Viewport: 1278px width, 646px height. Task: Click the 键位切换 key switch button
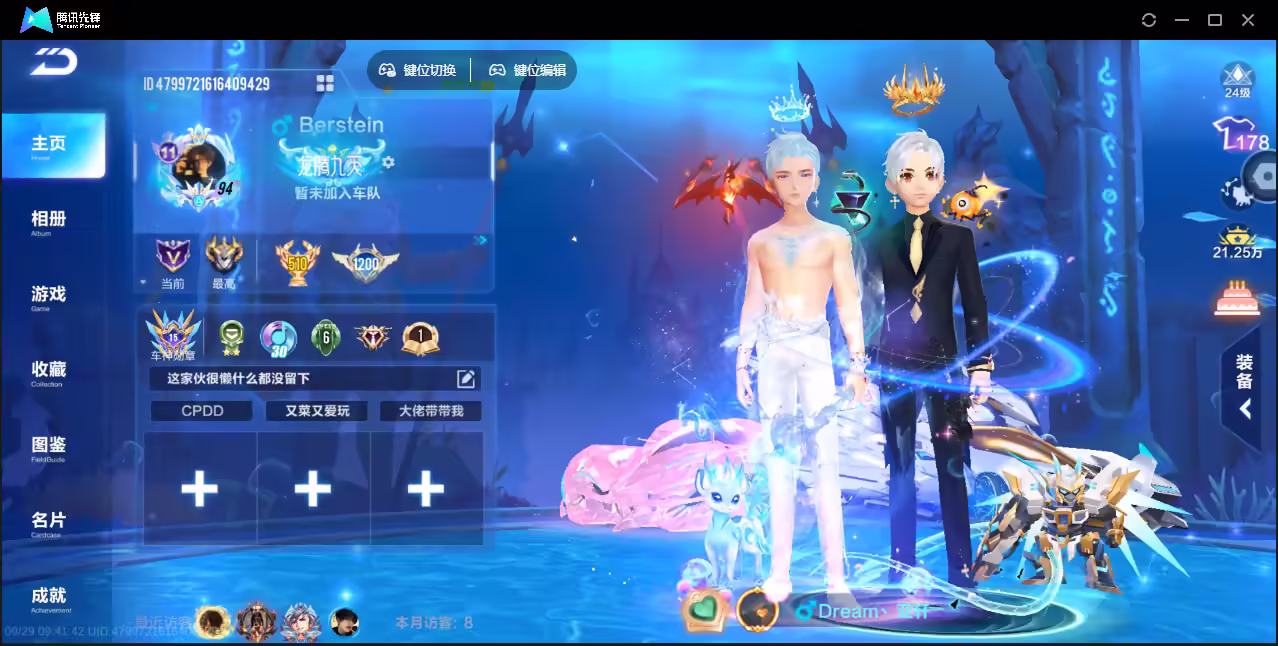418,70
